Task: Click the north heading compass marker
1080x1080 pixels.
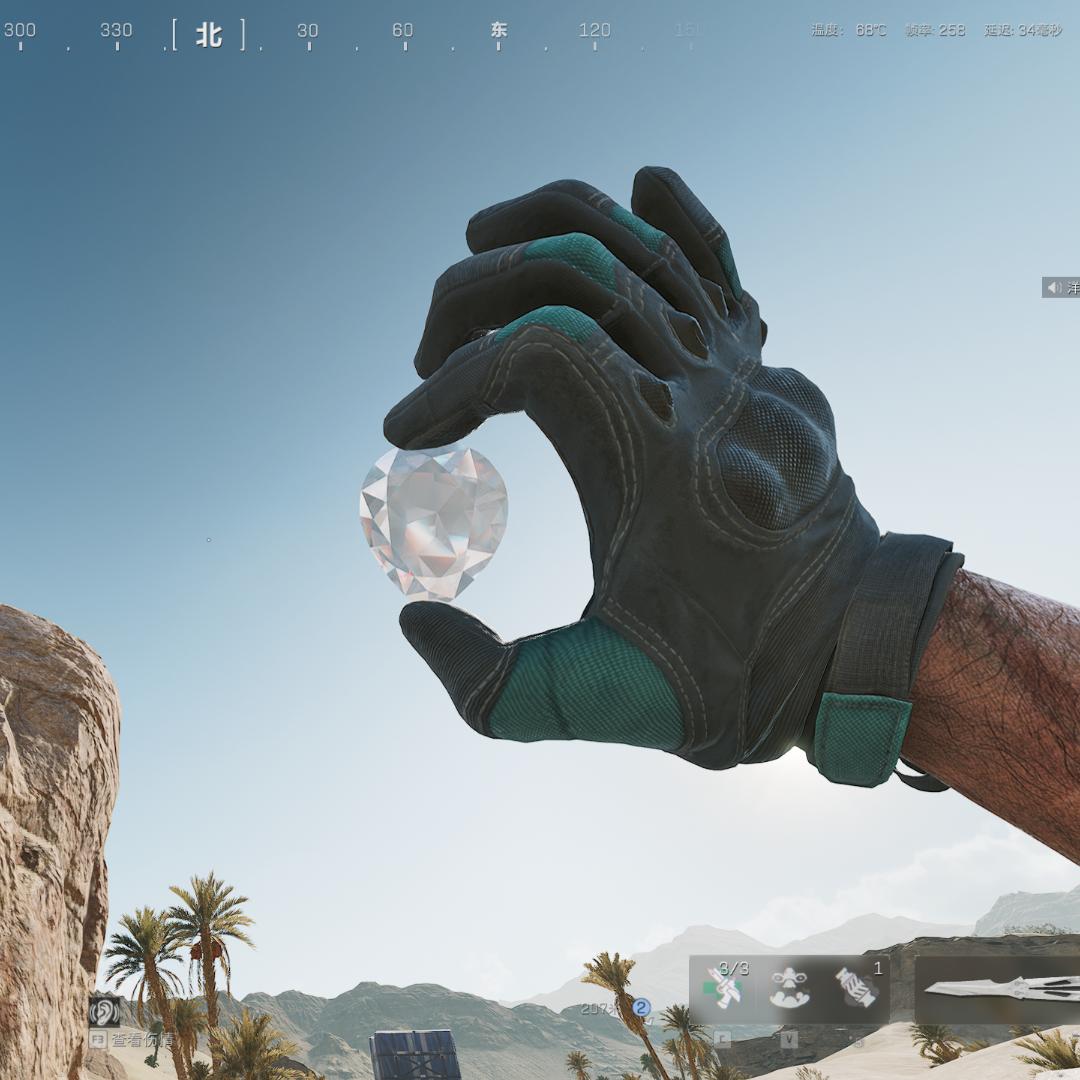Action: coord(208,35)
